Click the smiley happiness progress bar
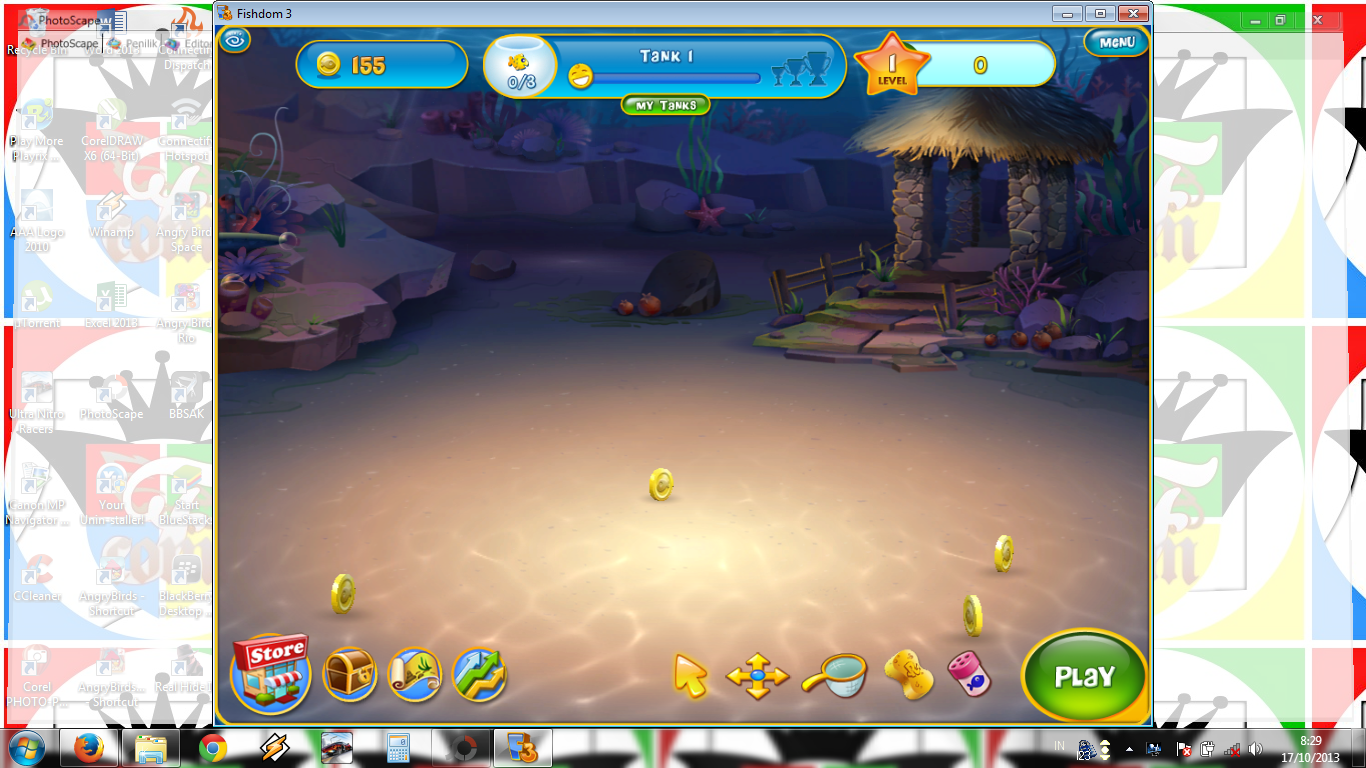 670,77
